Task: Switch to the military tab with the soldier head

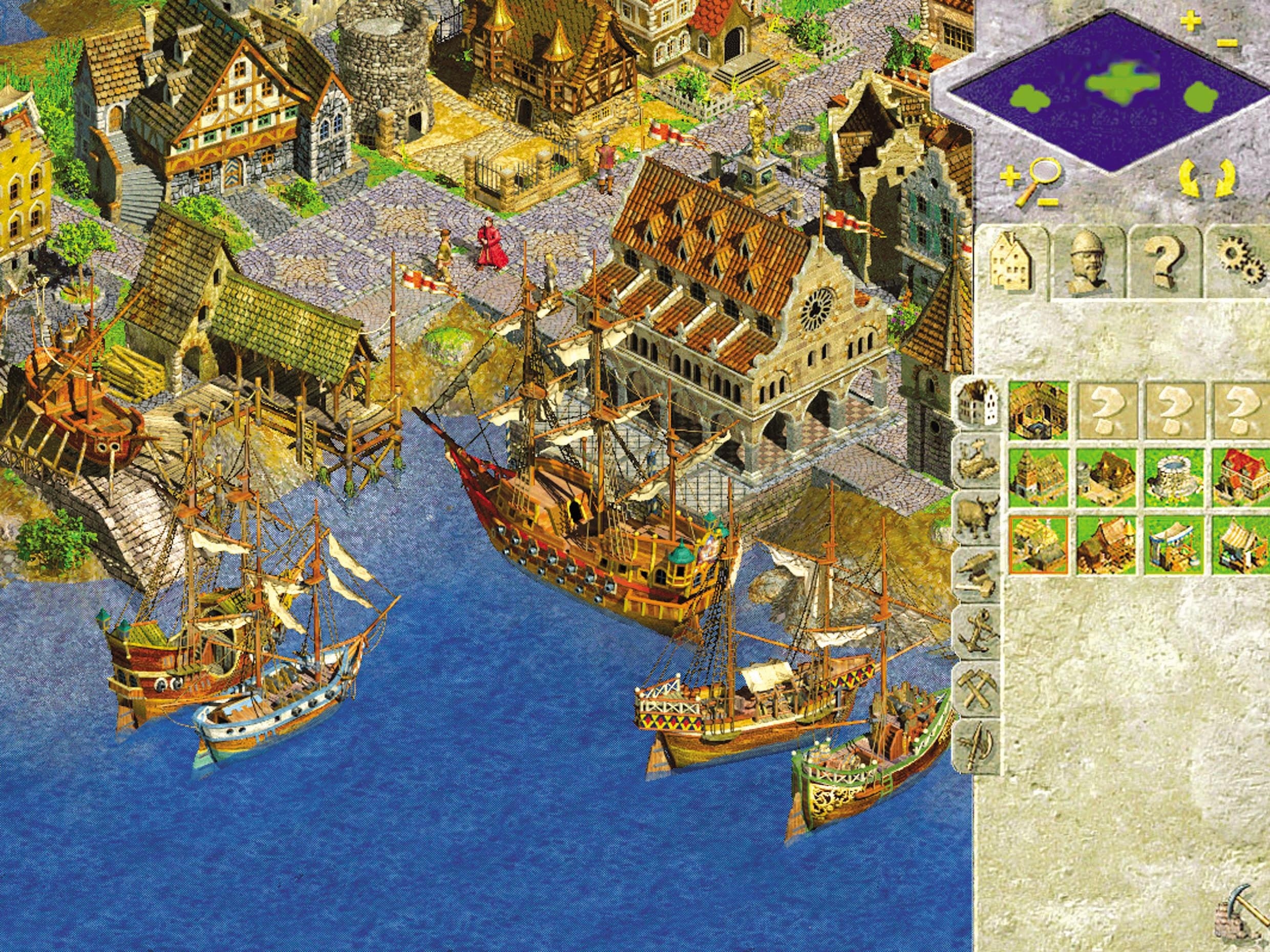Action: (x=1088, y=261)
